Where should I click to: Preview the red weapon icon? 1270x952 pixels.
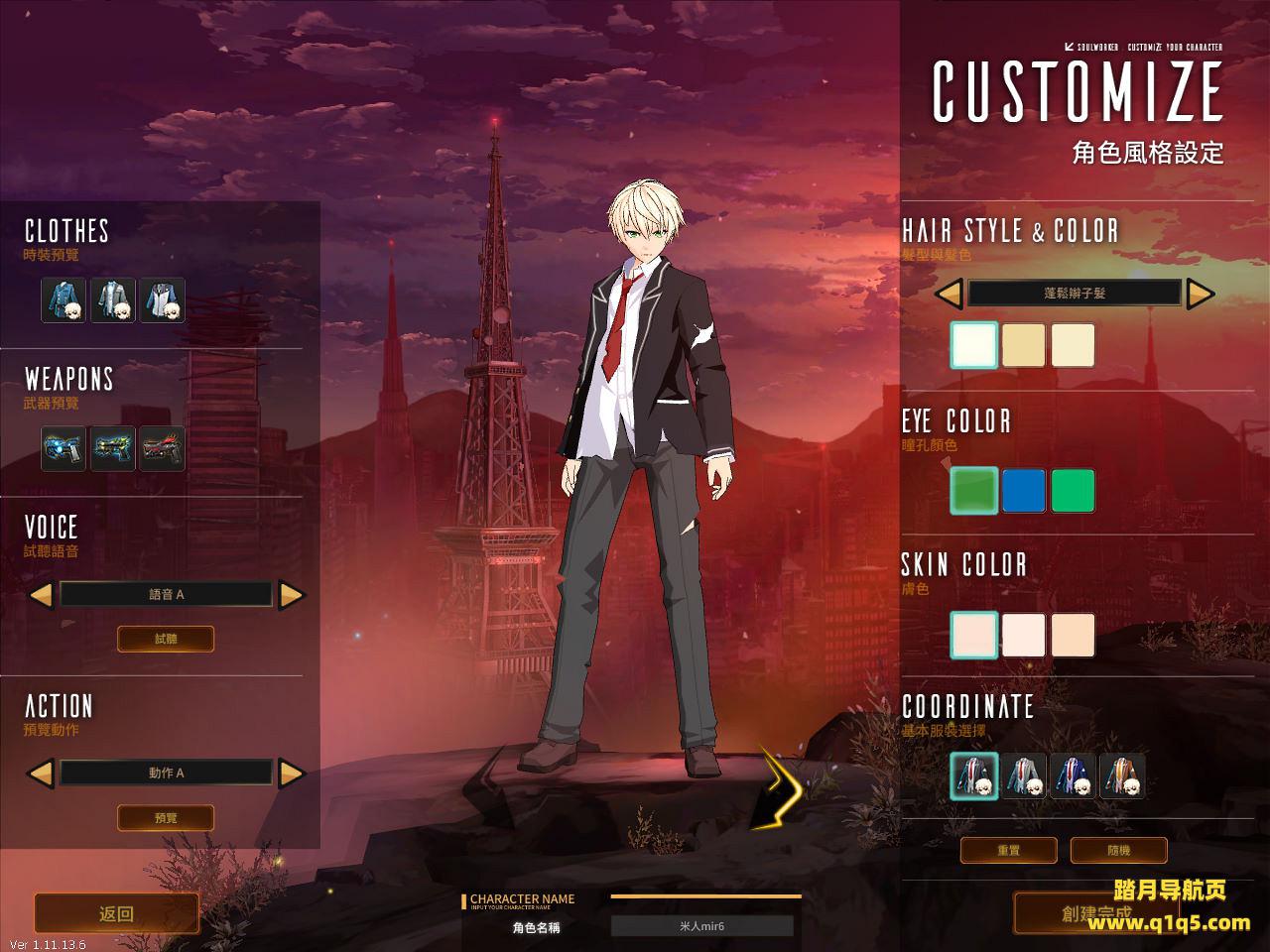(162, 448)
